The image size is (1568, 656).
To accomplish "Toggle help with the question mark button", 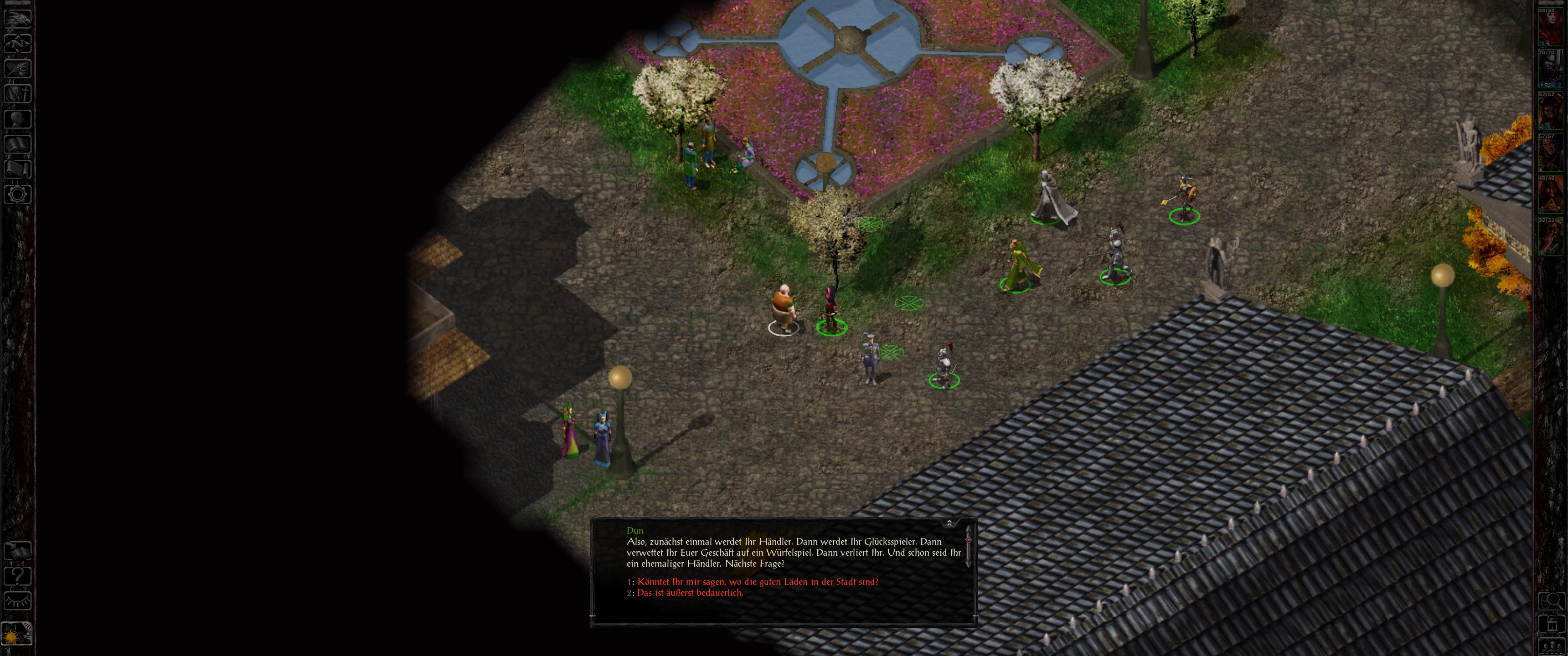I will (17, 576).
